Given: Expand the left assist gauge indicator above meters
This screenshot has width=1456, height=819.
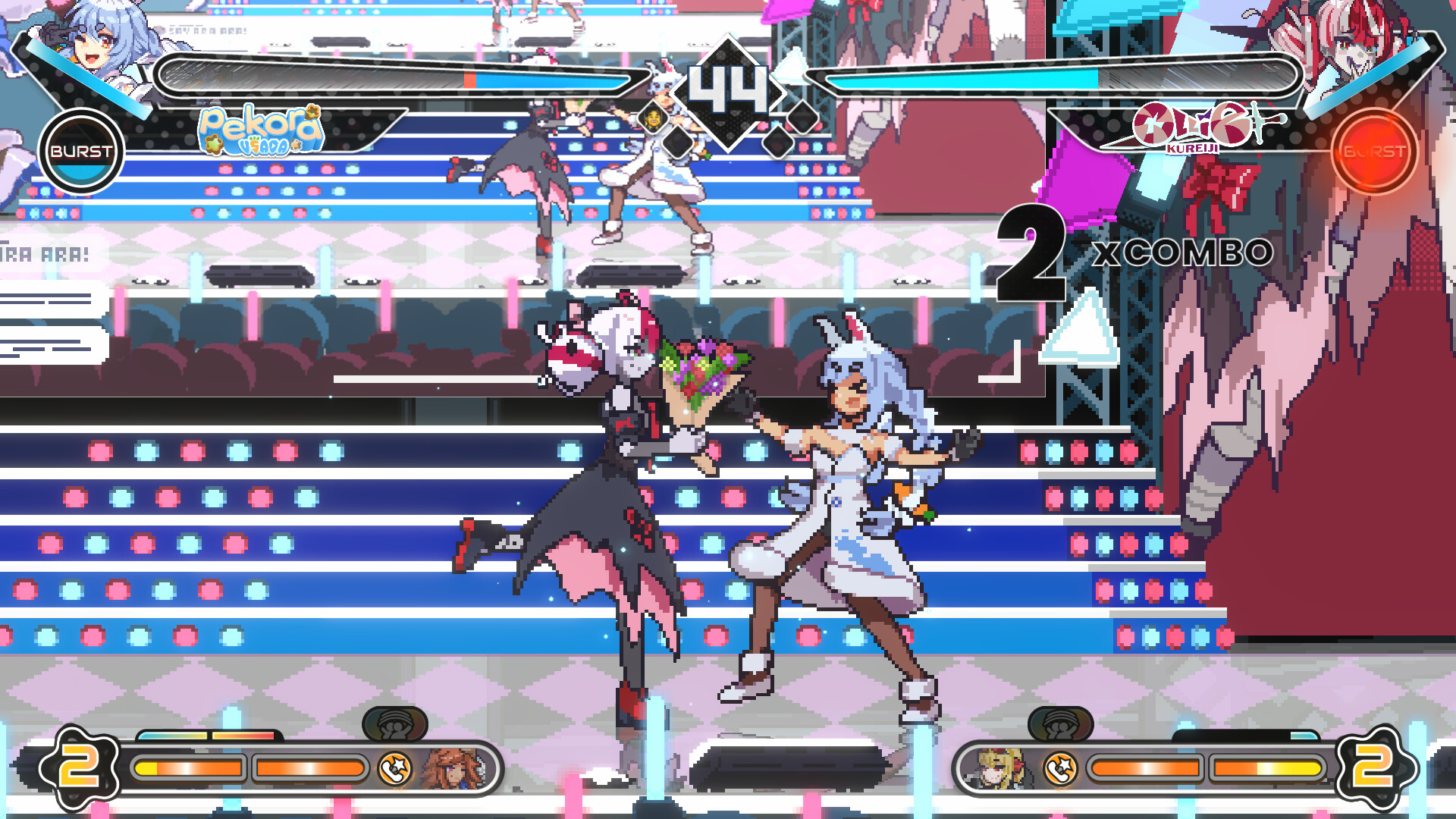Looking at the screenshot, I should coord(396,723).
